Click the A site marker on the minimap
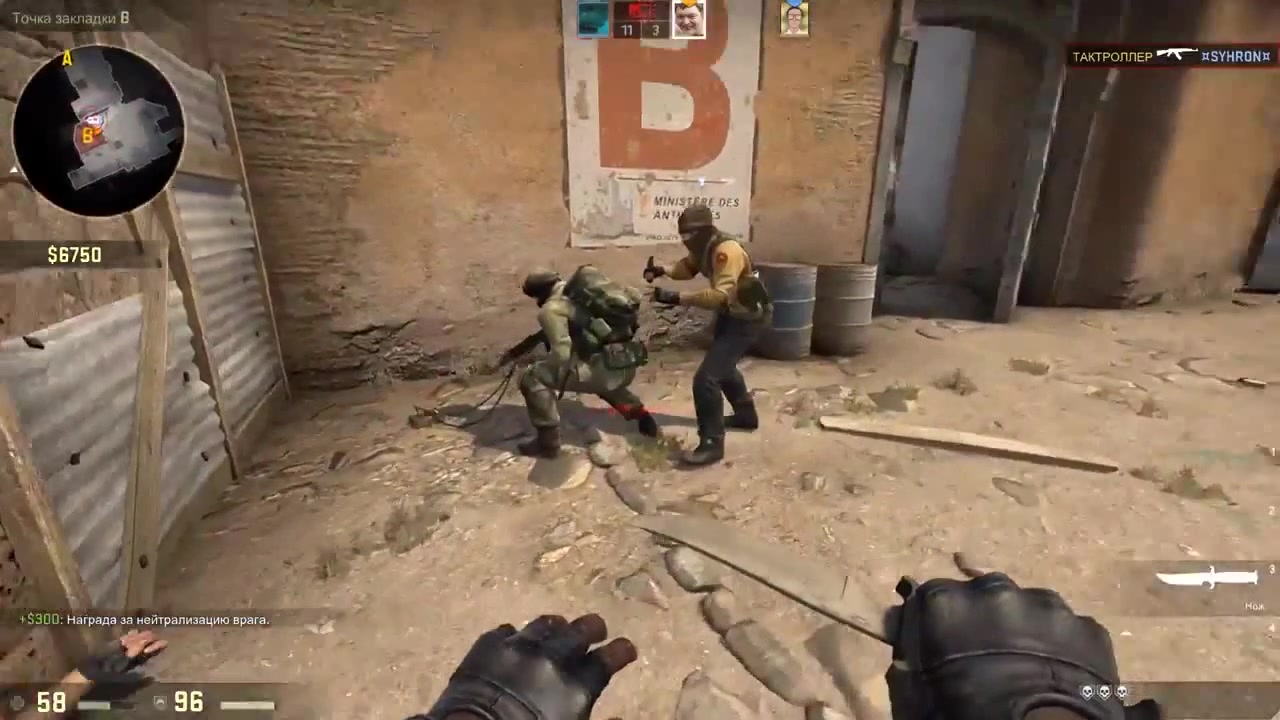 coord(65,58)
